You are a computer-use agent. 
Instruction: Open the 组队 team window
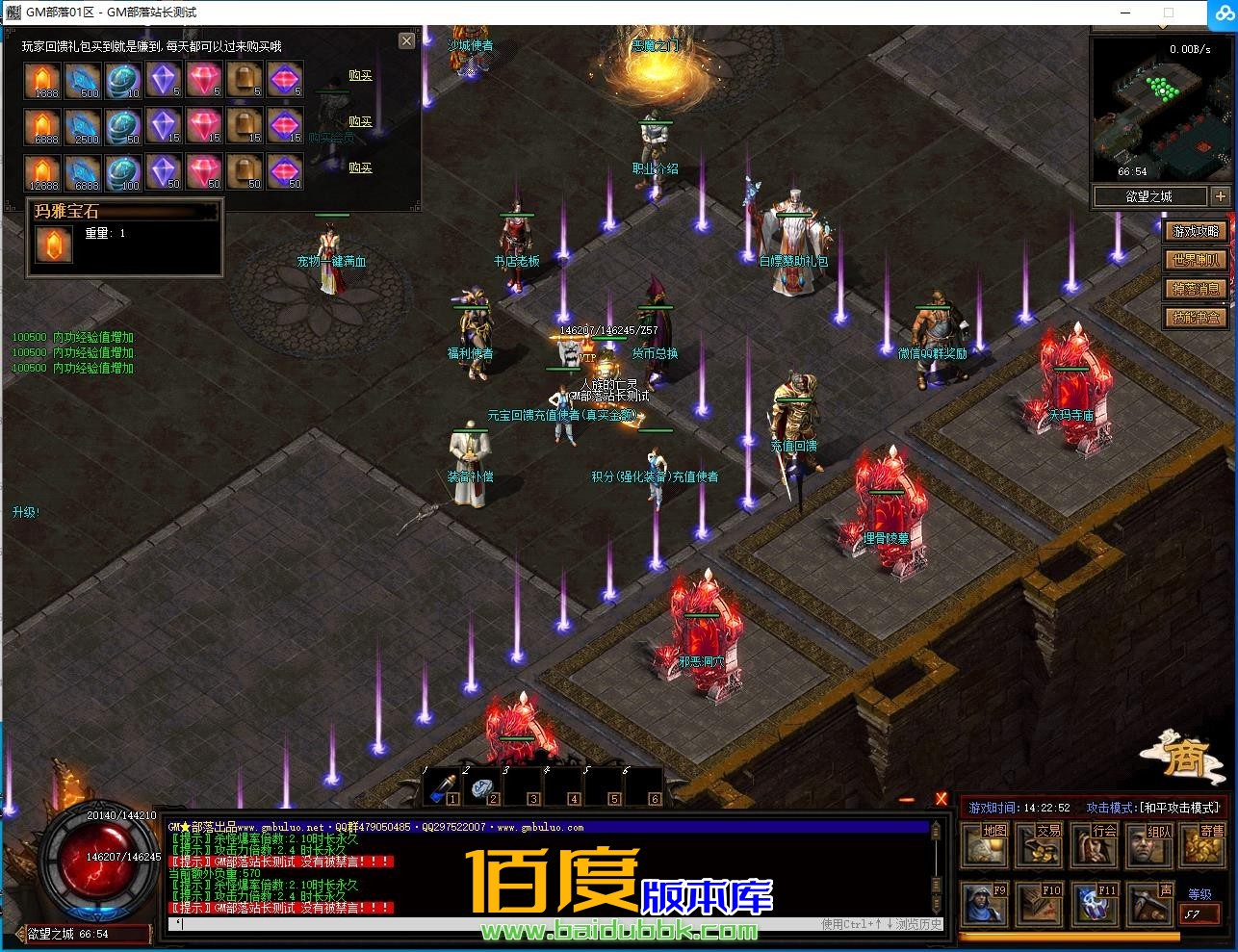(1148, 845)
